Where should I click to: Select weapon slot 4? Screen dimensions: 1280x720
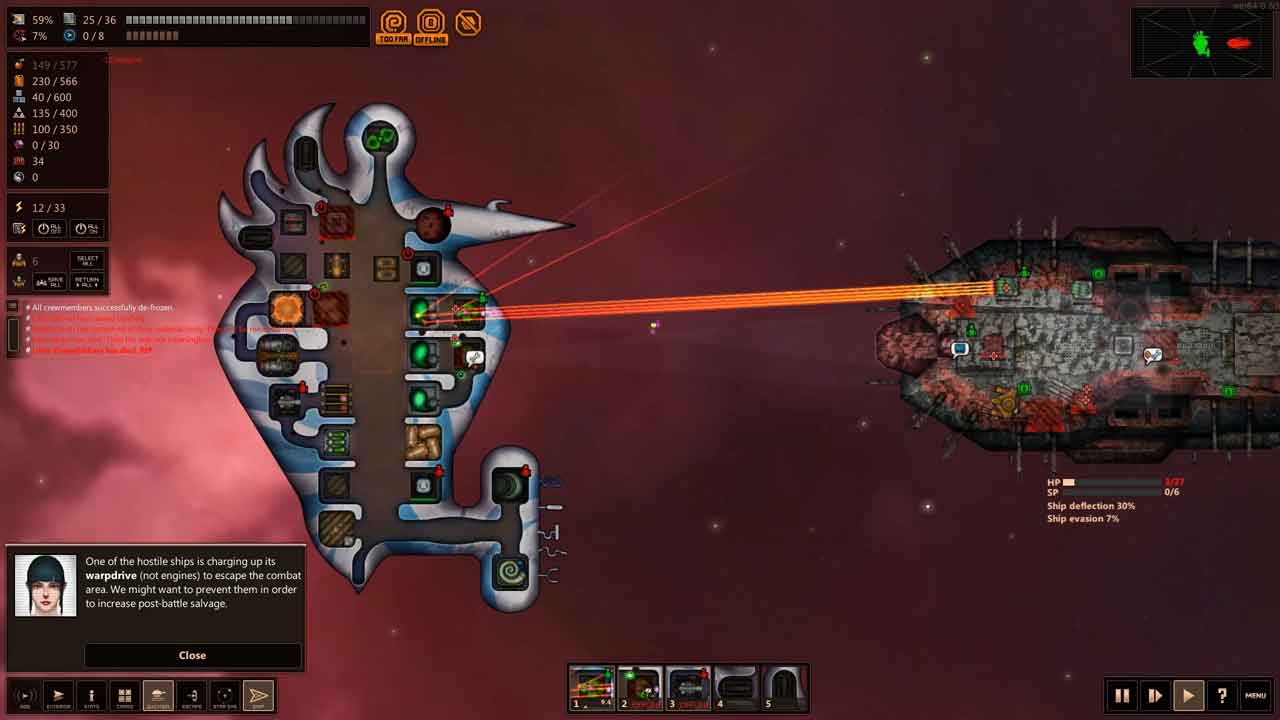[x=736, y=687]
